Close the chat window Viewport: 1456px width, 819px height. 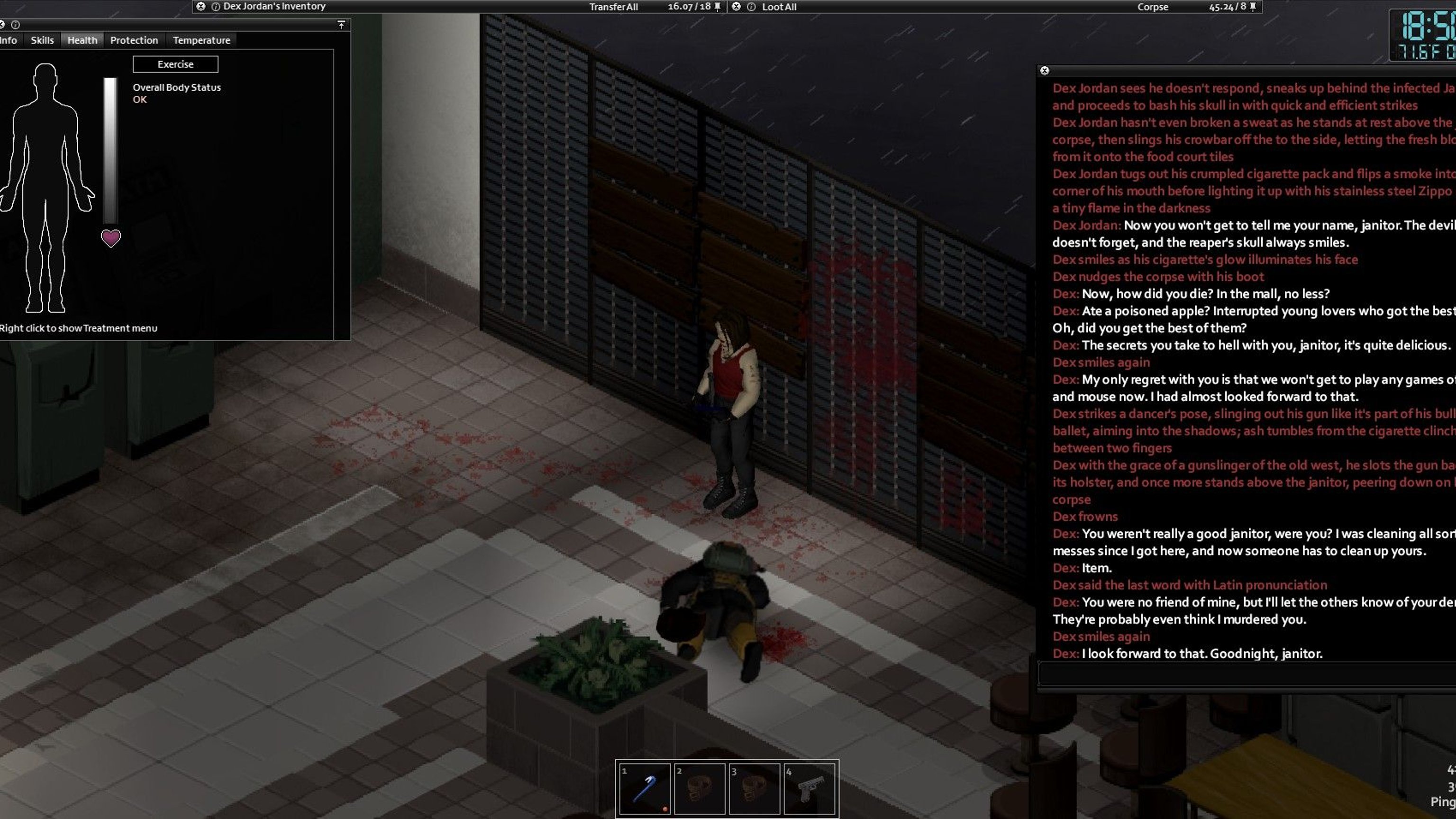1045,71
